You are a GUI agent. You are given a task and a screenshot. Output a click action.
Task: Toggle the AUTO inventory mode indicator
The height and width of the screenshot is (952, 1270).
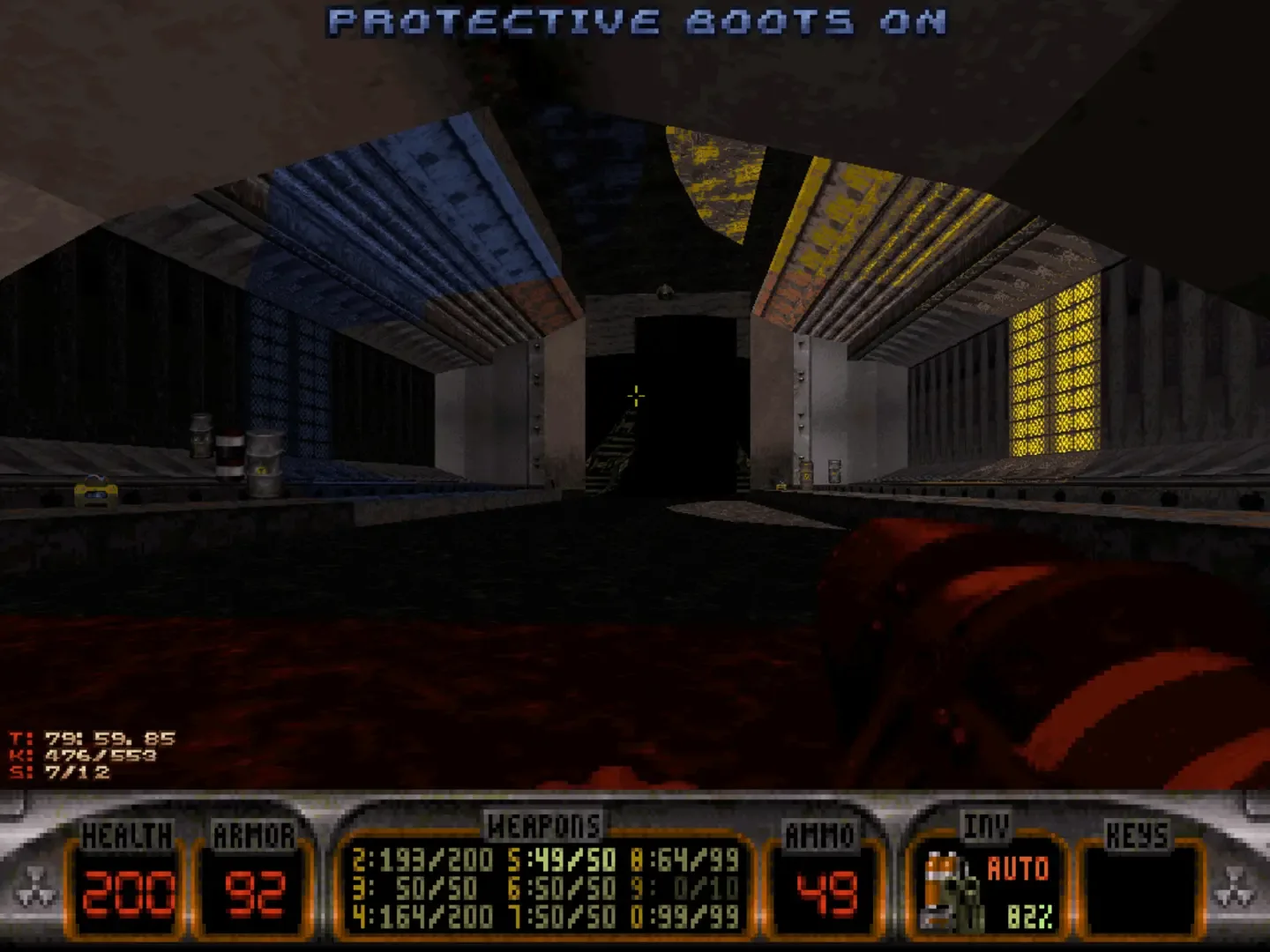(x=1019, y=868)
